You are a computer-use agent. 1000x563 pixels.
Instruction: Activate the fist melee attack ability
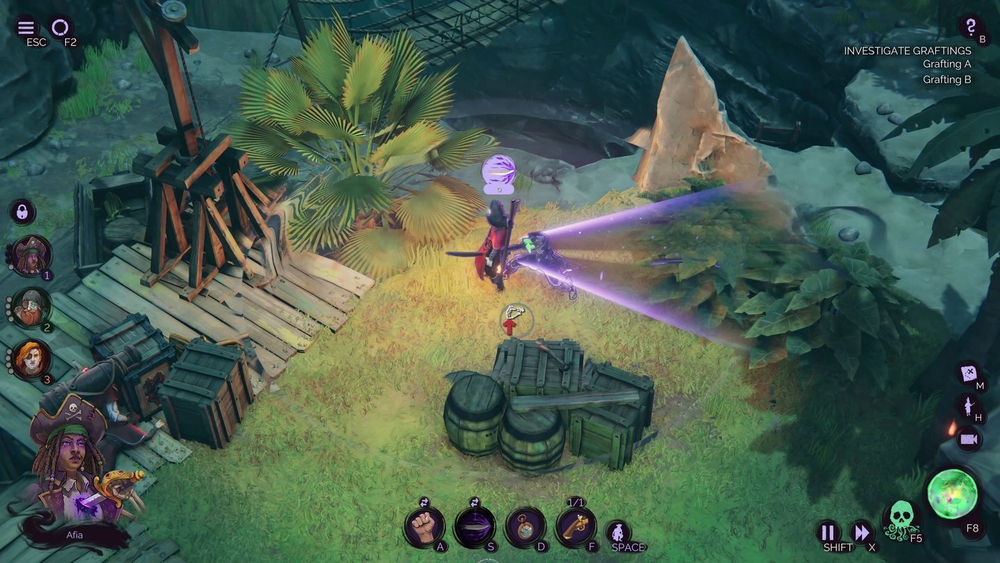pyautogui.click(x=424, y=526)
